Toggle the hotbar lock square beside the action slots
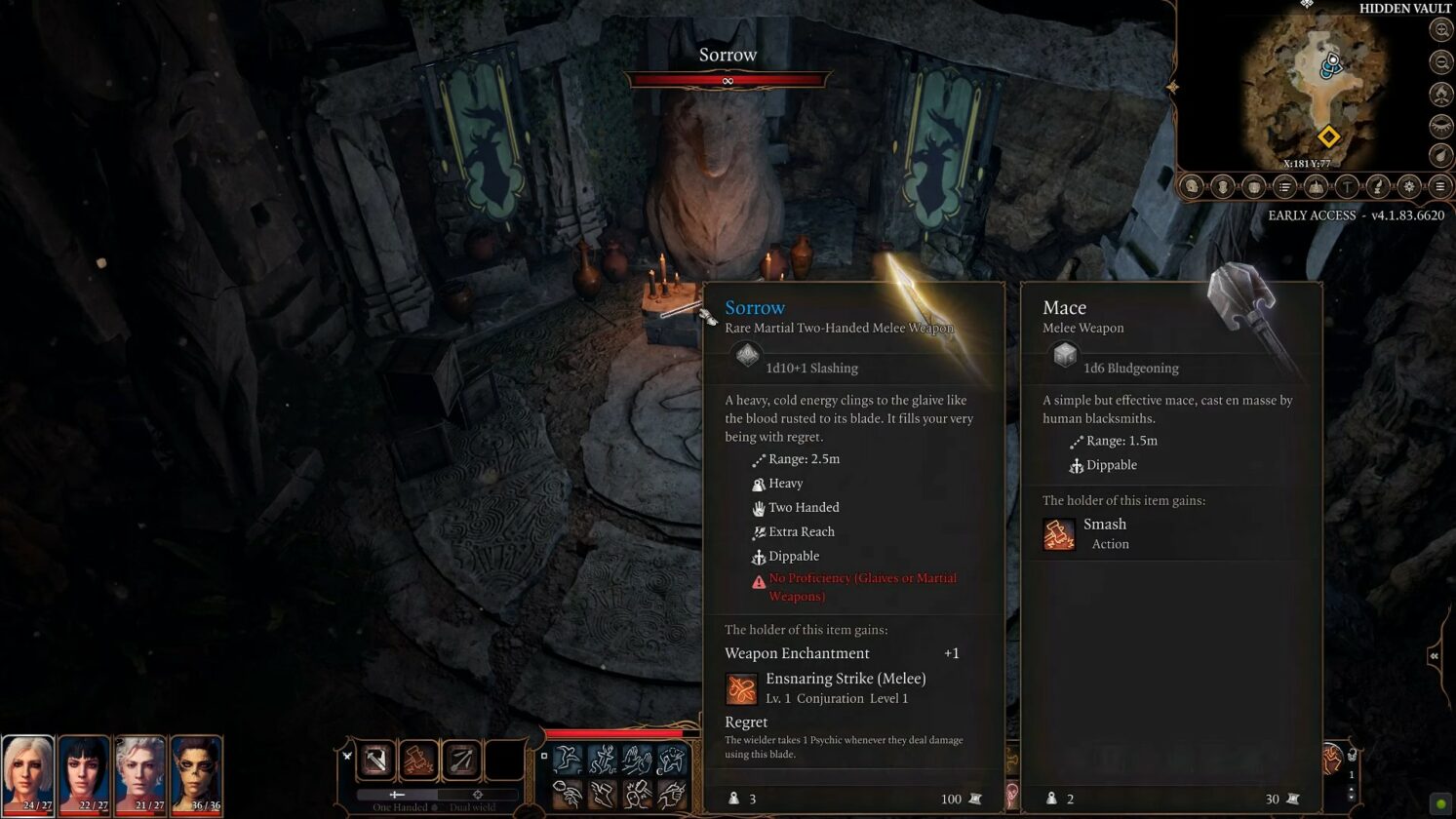 click(543, 757)
